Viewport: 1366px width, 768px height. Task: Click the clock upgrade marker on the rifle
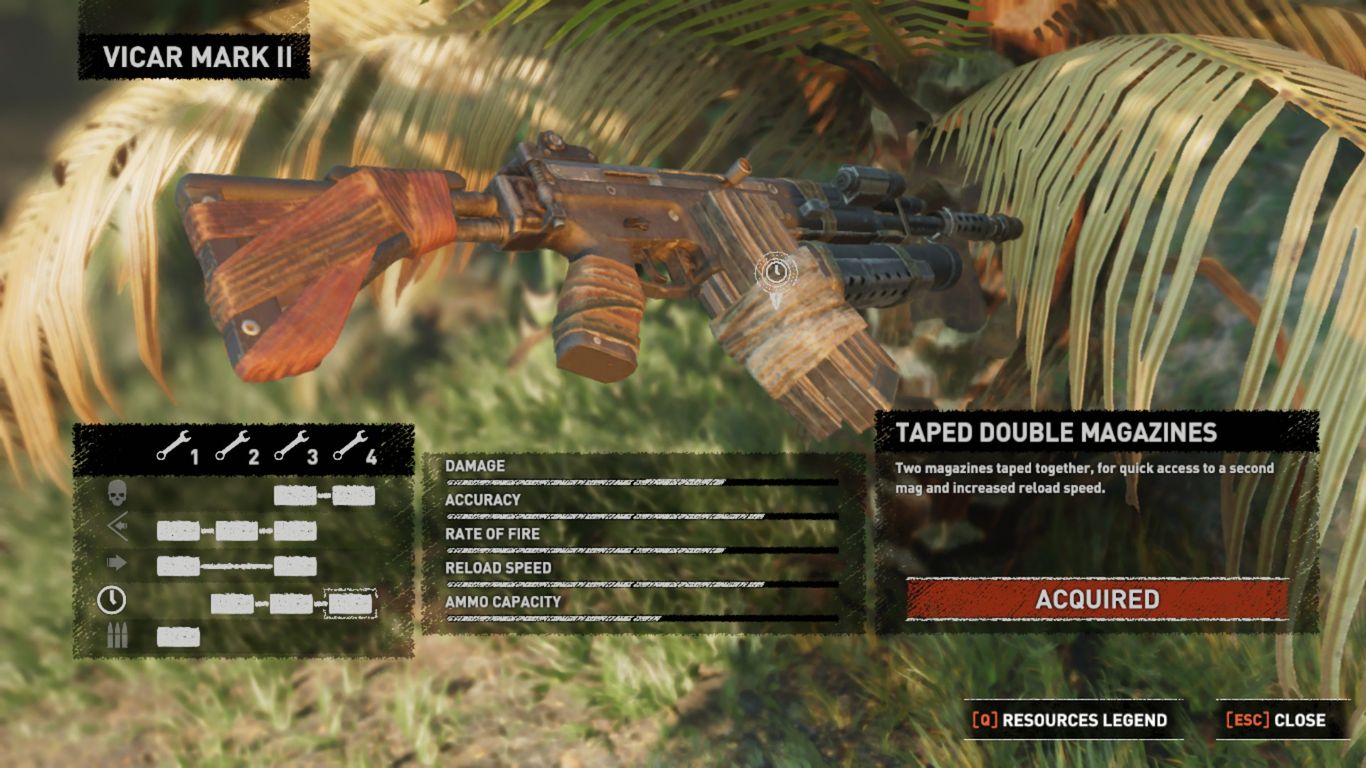point(773,270)
